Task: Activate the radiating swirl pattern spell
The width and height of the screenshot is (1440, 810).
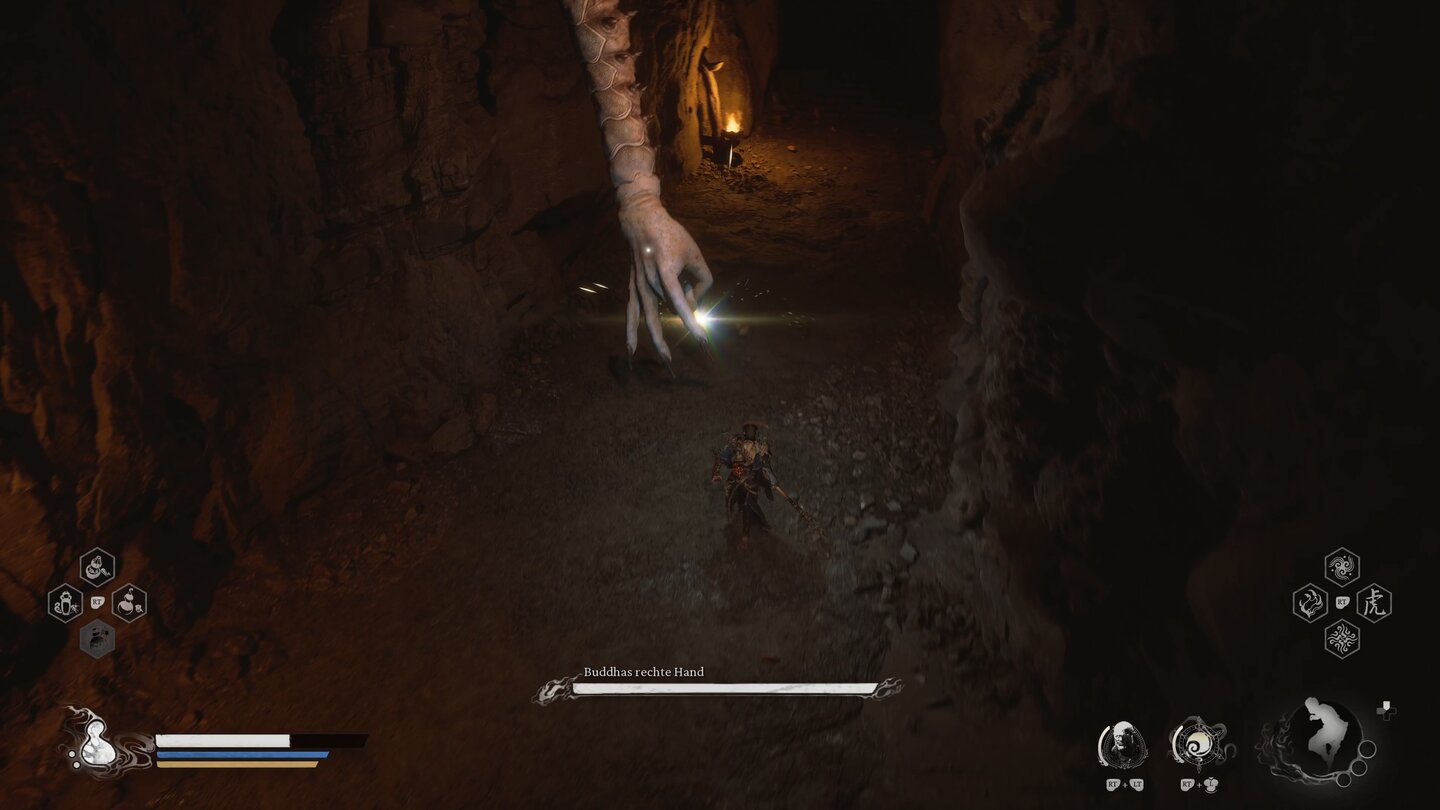Action: tap(1342, 639)
